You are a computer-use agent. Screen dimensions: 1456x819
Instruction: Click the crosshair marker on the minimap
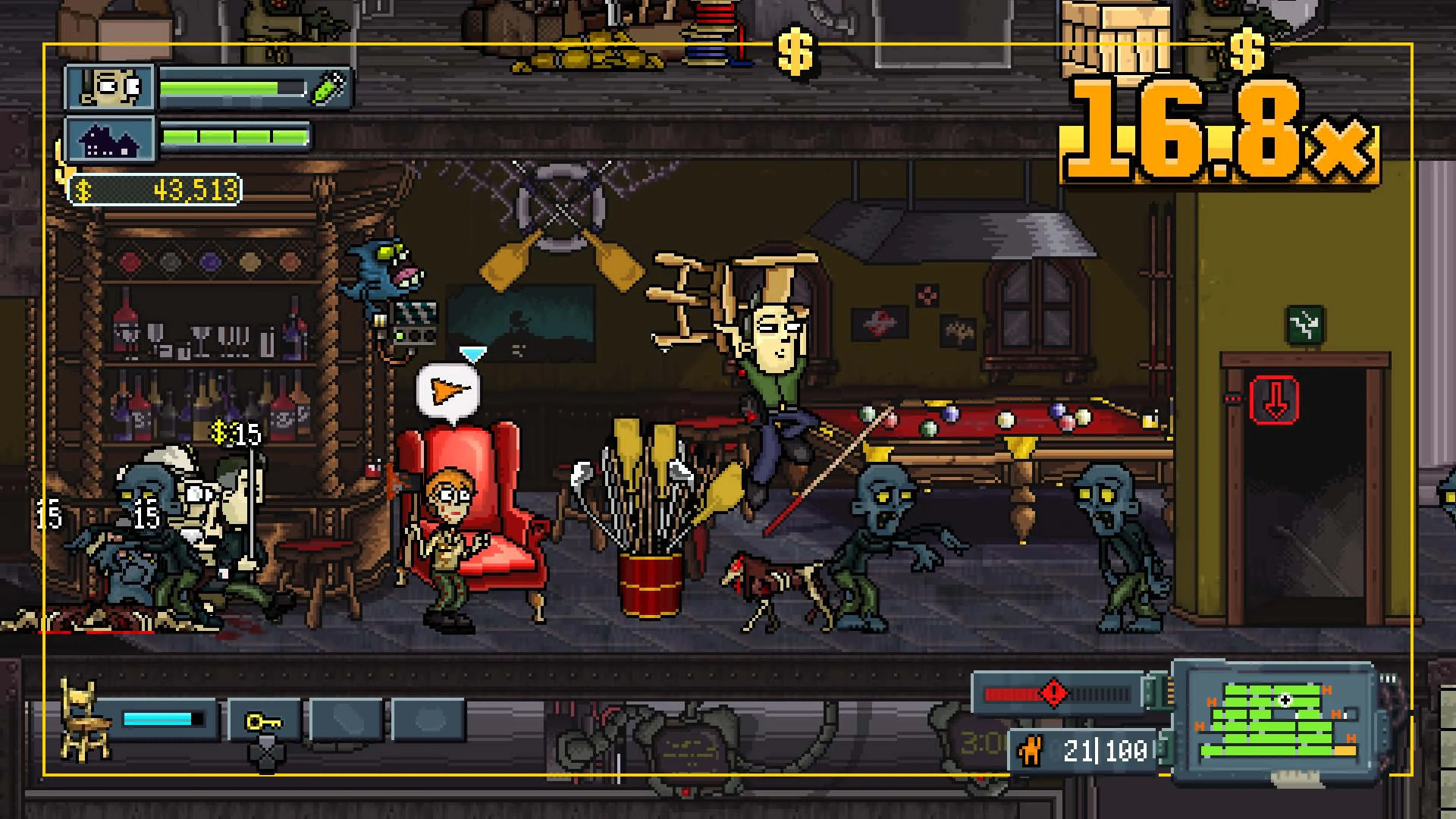(1285, 700)
